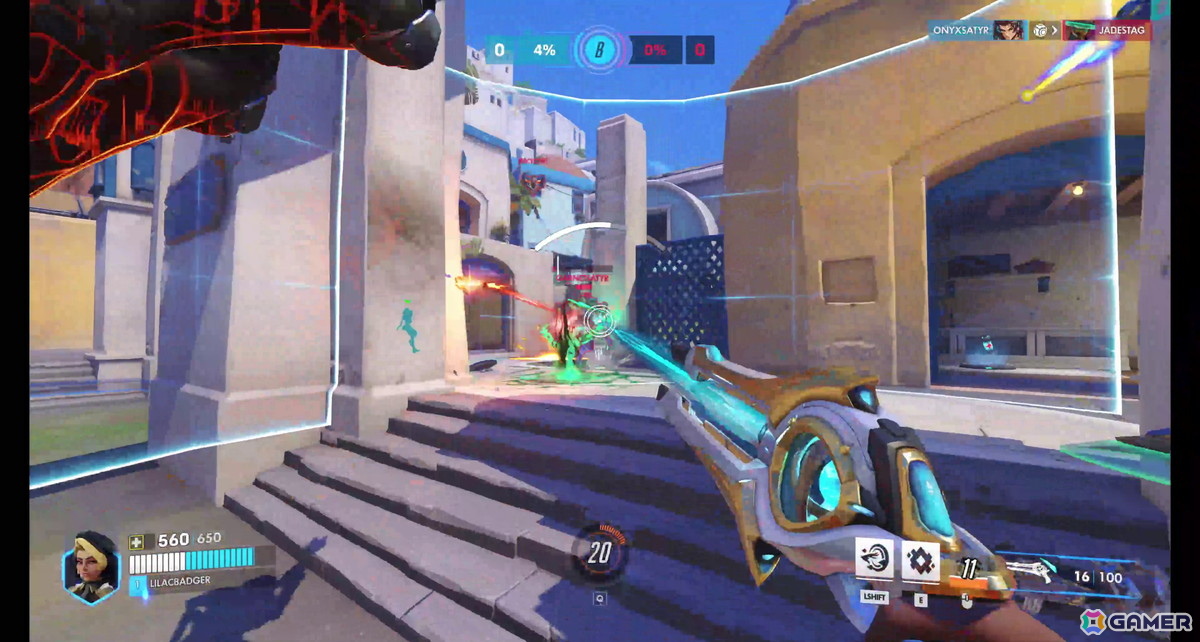The image size is (1200, 642).
Task: Click the ONYXSATYR kill feed entry
Action: (x=978, y=30)
